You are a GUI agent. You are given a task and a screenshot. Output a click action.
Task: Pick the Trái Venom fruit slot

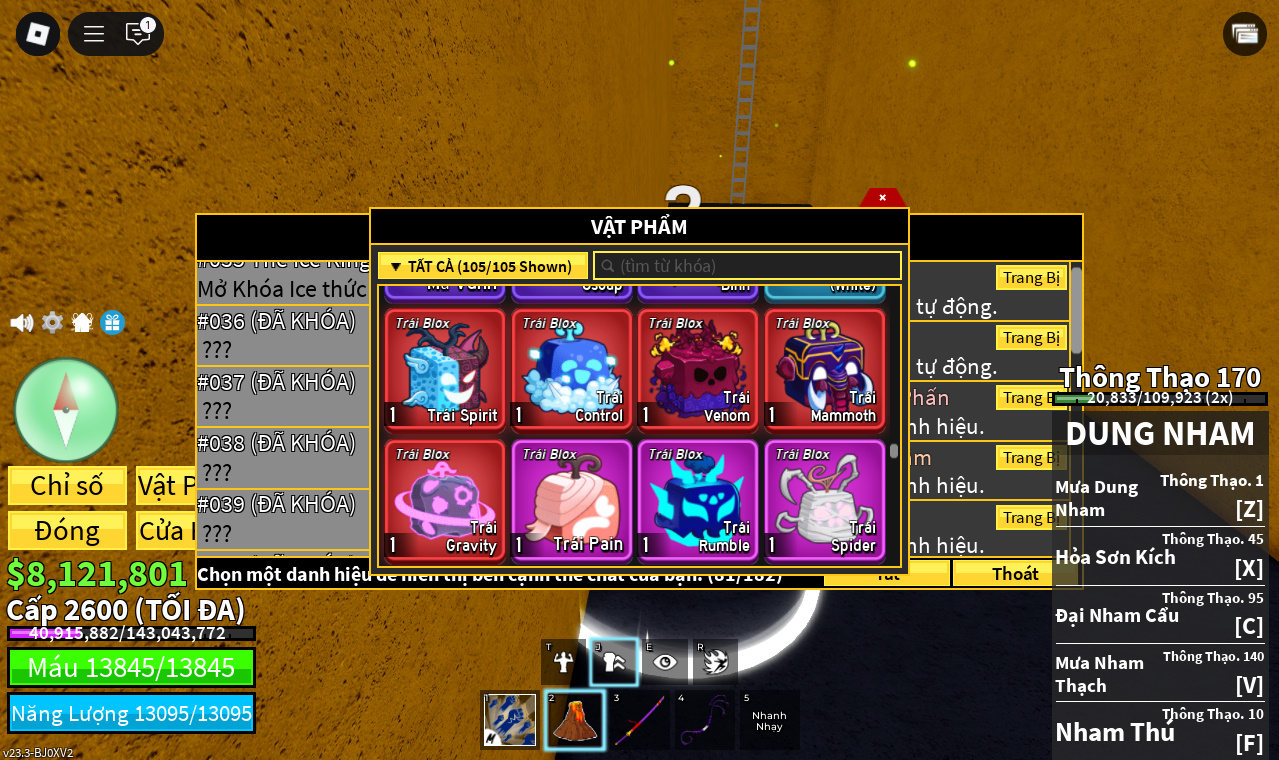pyautogui.click(x=698, y=369)
